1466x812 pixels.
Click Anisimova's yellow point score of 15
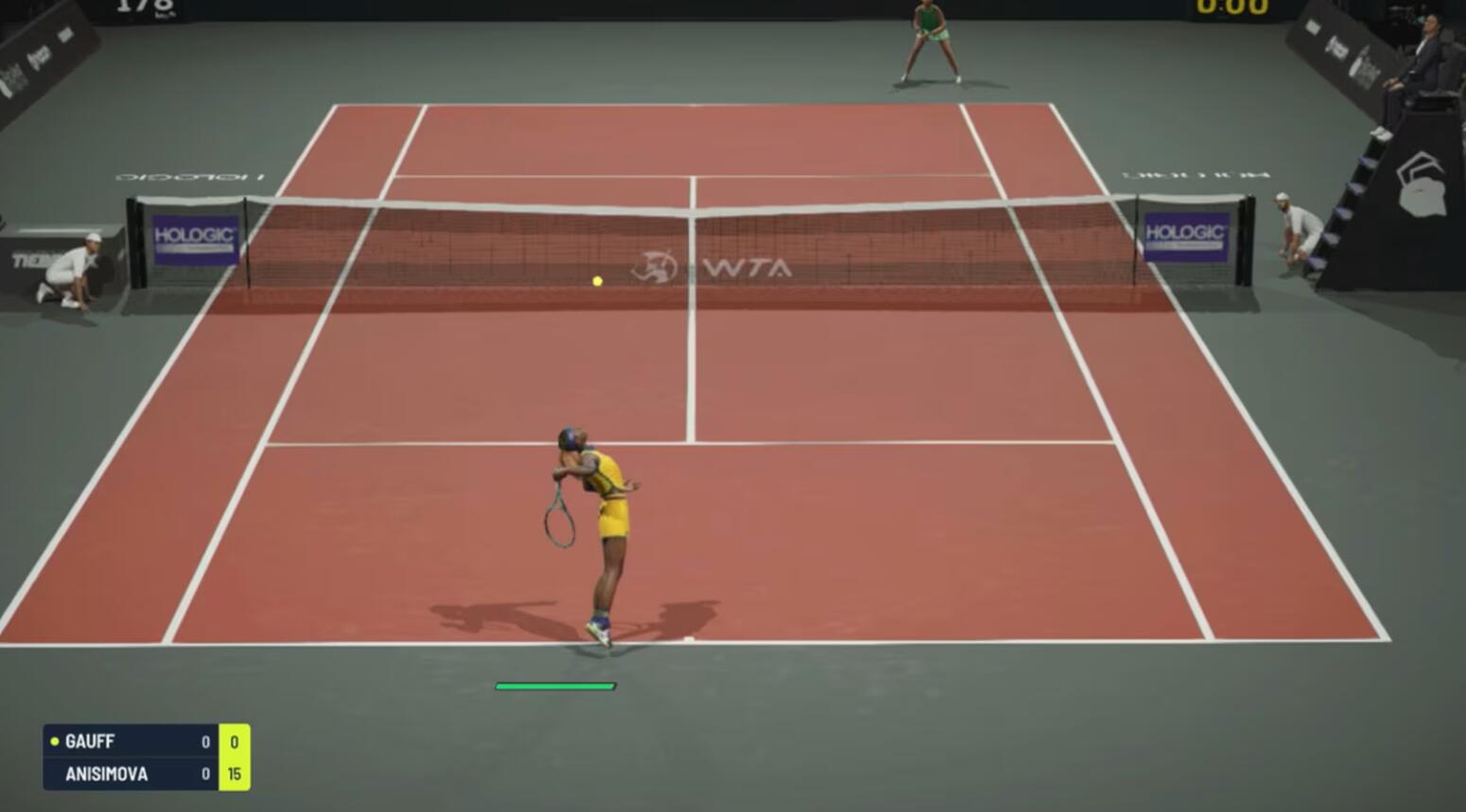point(235,773)
